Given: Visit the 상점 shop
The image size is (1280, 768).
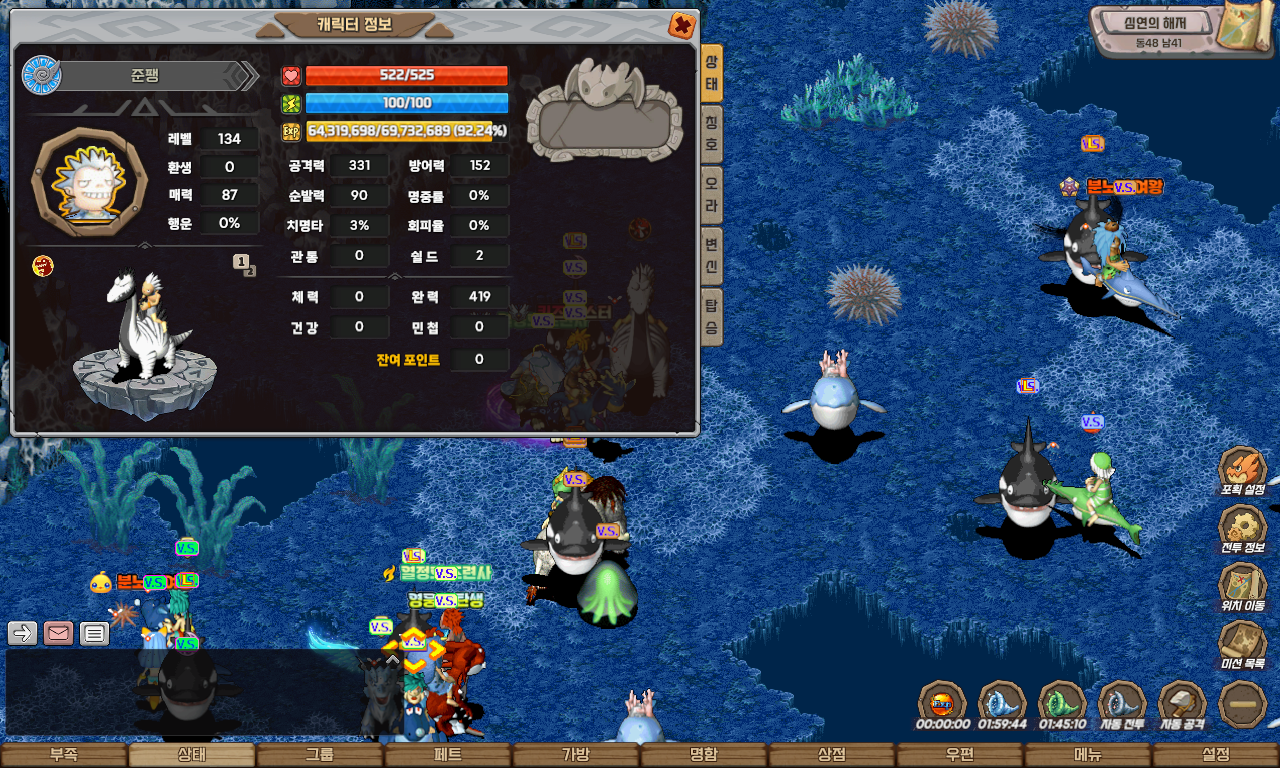Looking at the screenshot, I should click(832, 755).
